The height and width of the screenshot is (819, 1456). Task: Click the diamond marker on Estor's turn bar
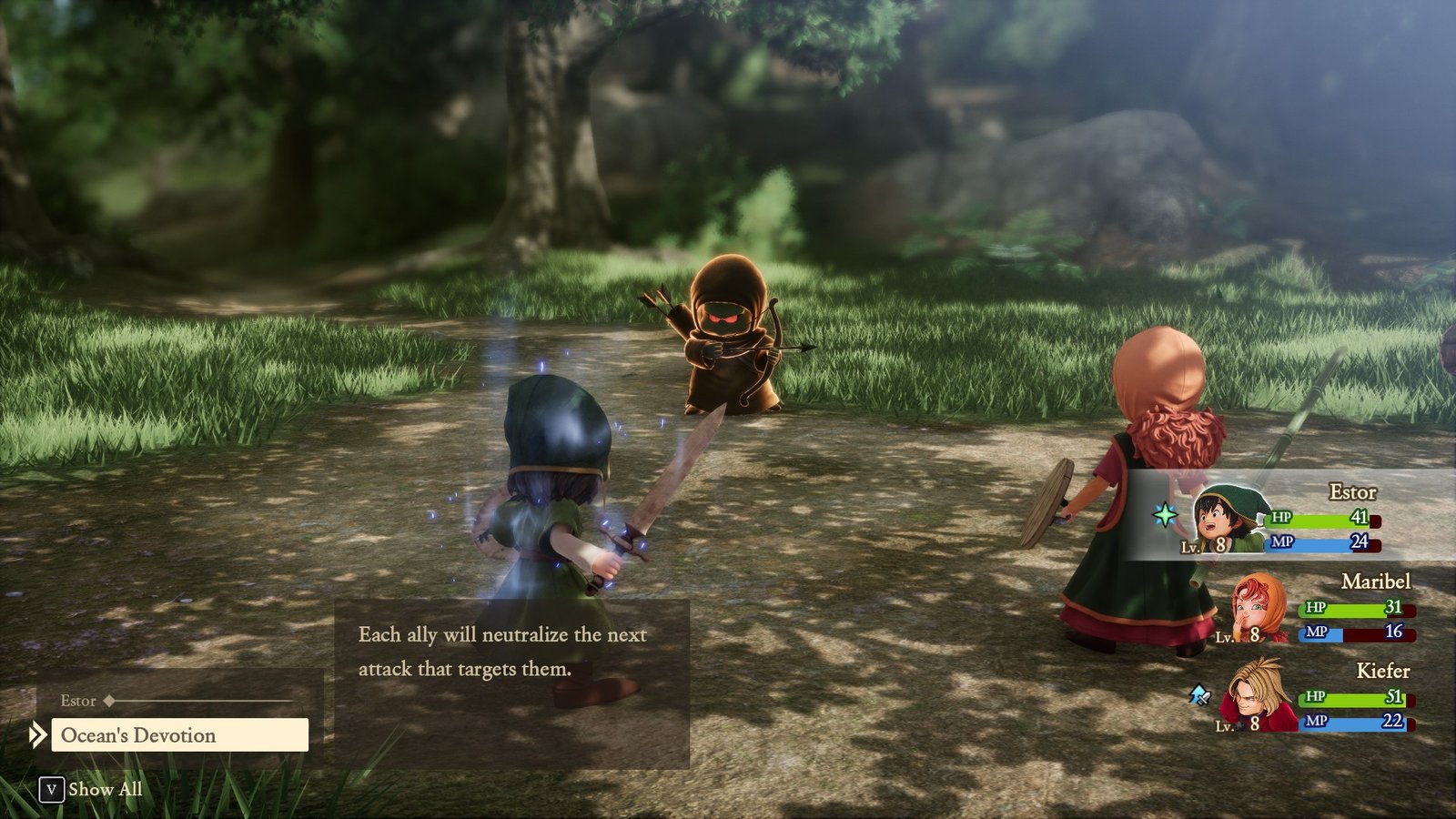(x=111, y=701)
